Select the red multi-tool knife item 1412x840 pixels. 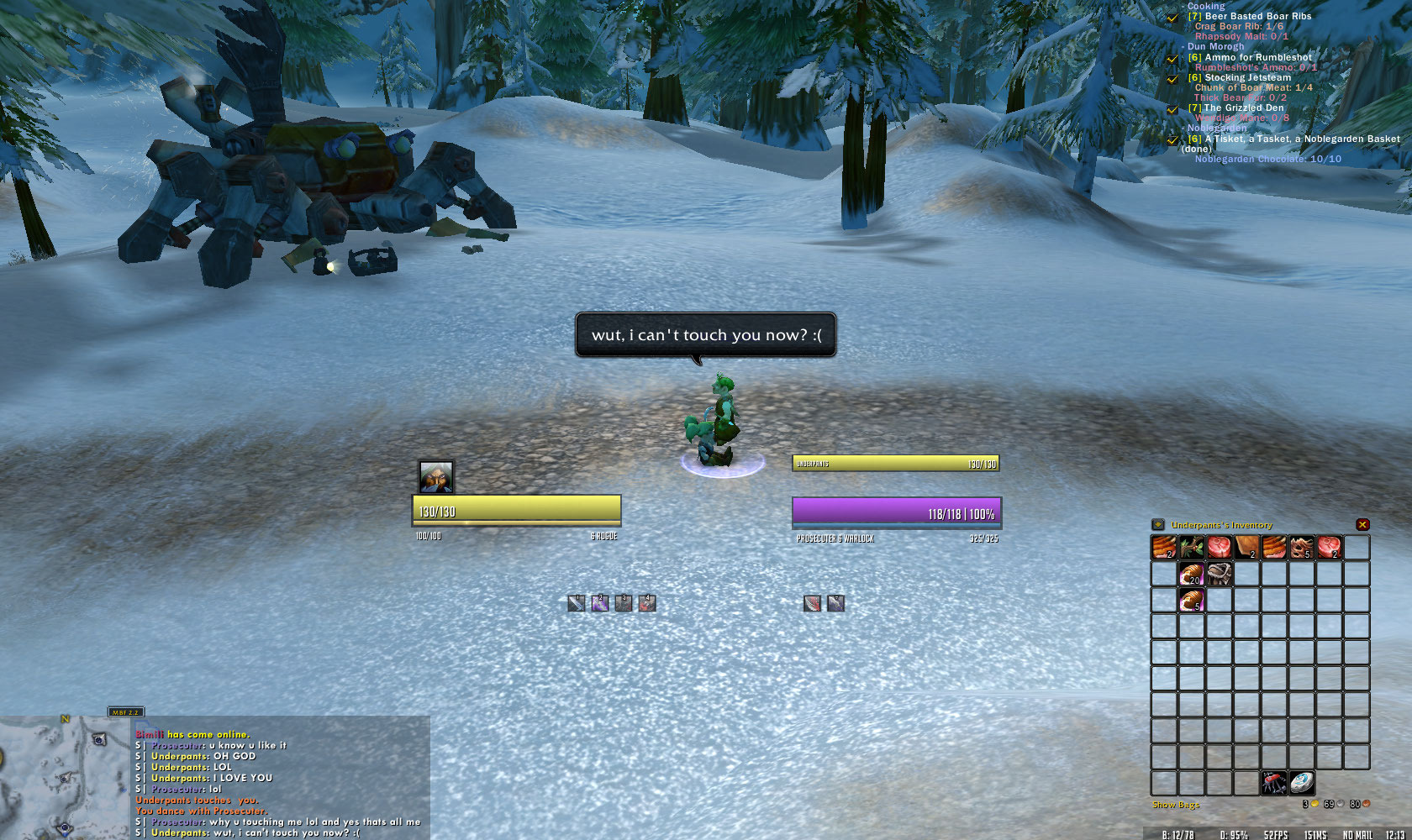[1274, 783]
